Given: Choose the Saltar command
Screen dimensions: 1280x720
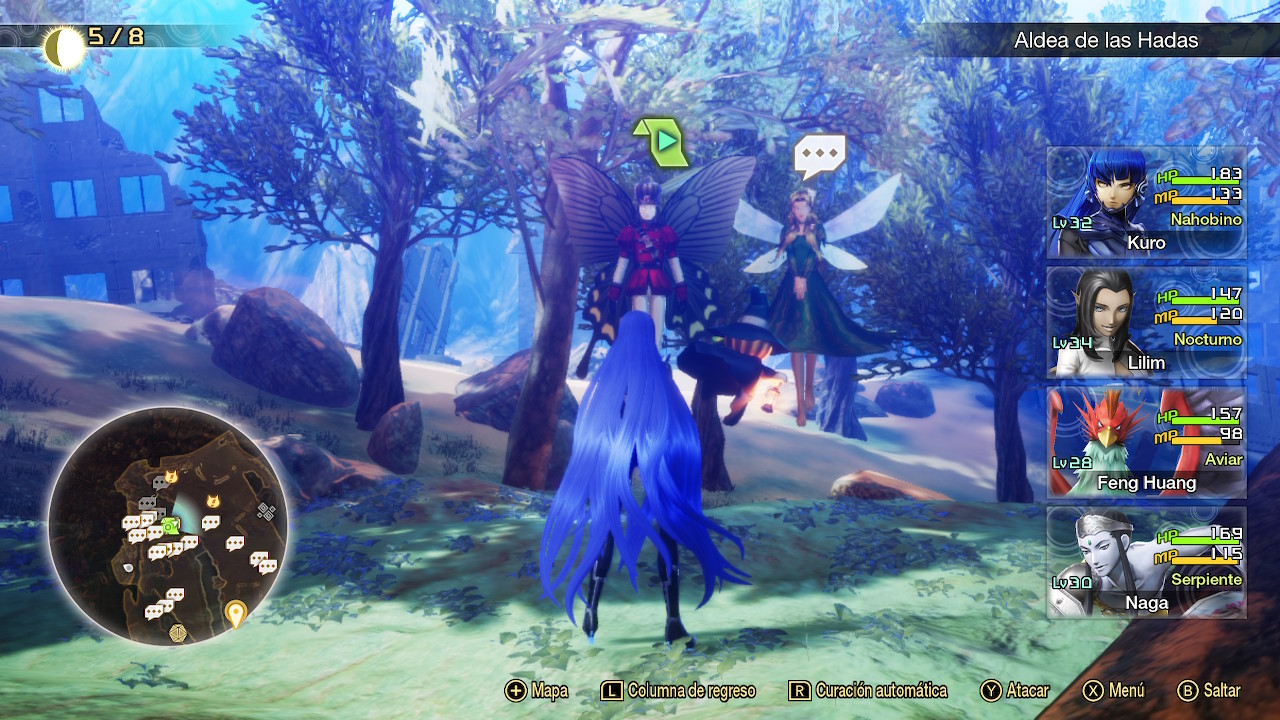Looking at the screenshot, I should click(1210, 691).
